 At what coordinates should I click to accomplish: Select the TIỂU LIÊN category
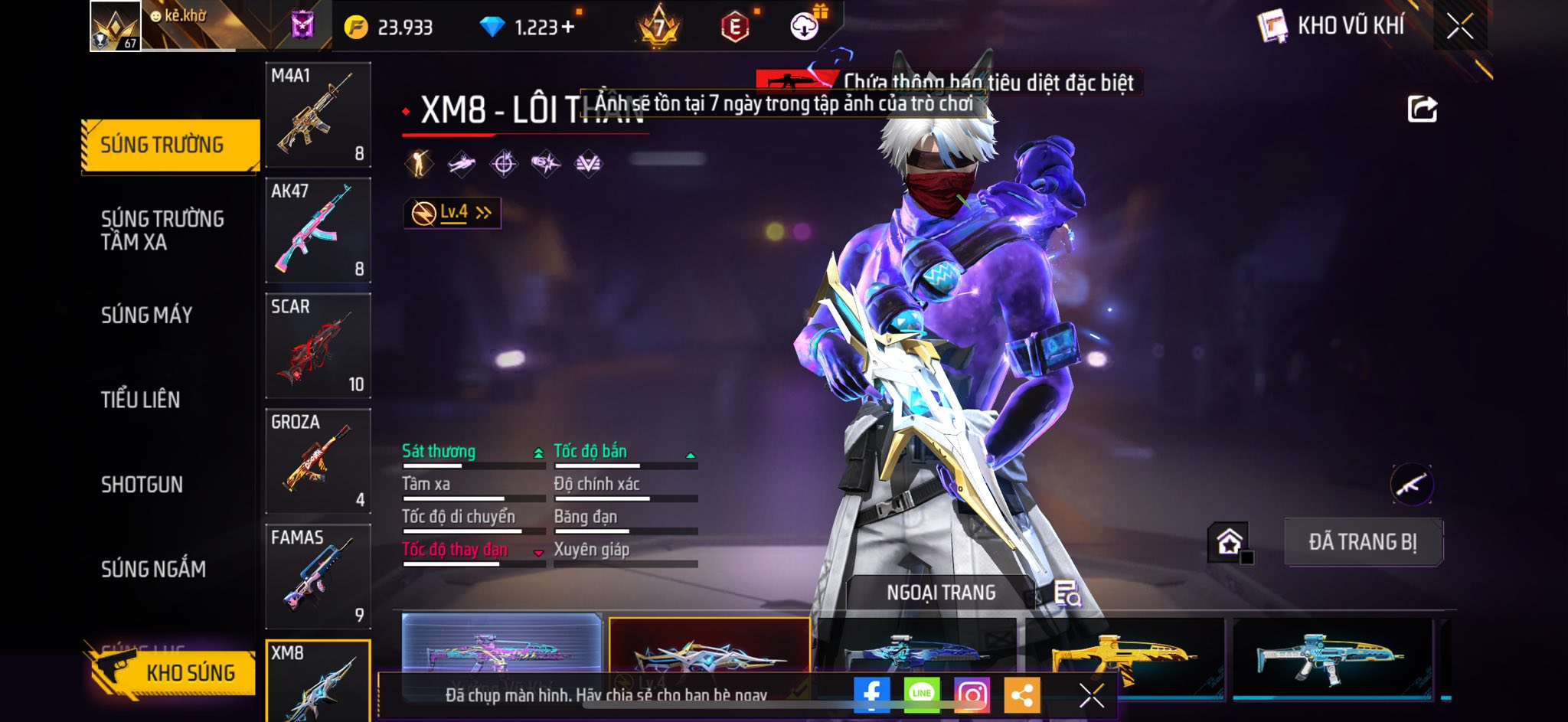click(140, 400)
